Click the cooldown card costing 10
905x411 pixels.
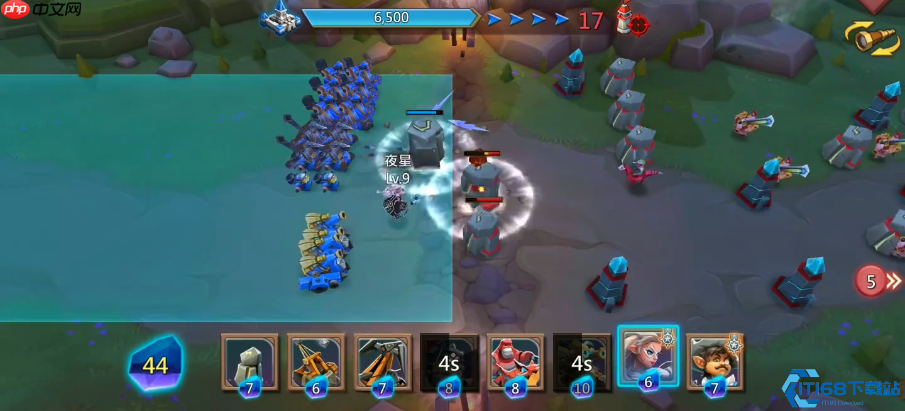[582, 362]
